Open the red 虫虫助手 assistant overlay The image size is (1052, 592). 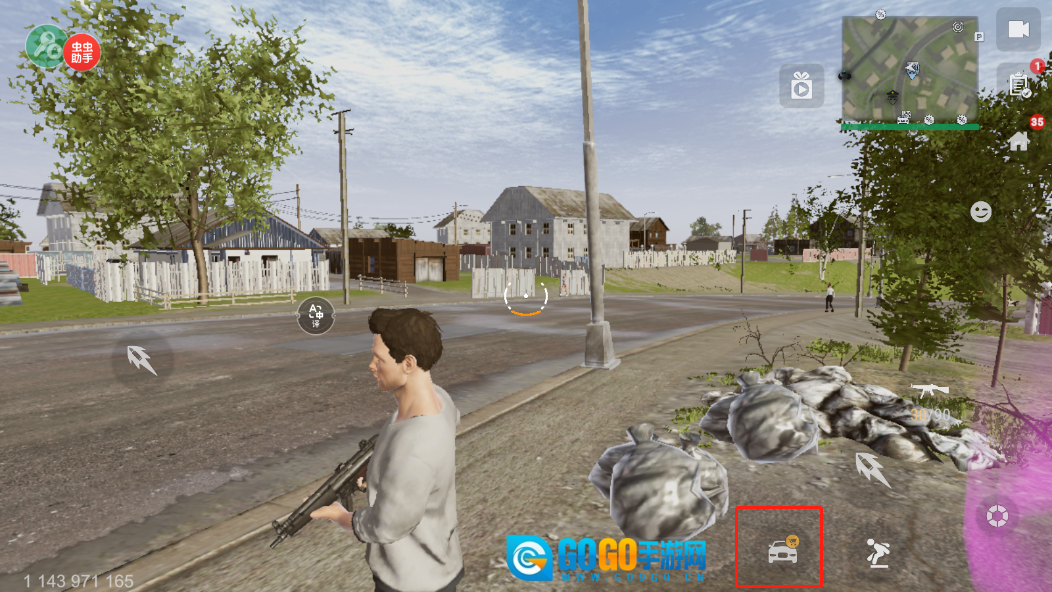(82, 51)
